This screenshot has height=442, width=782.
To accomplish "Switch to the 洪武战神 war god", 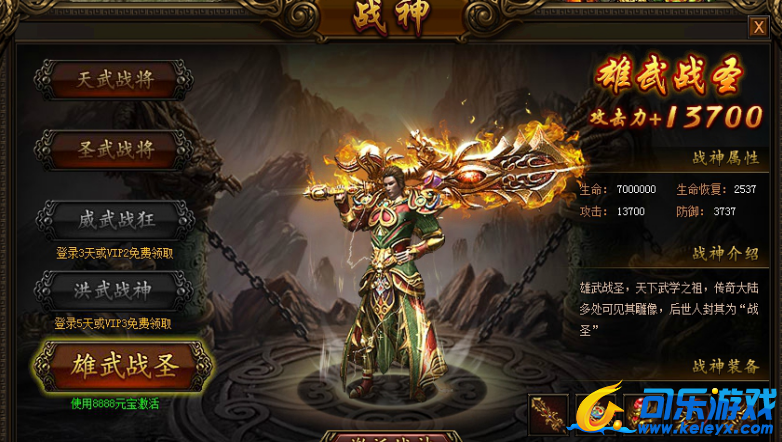I will coord(115,290).
